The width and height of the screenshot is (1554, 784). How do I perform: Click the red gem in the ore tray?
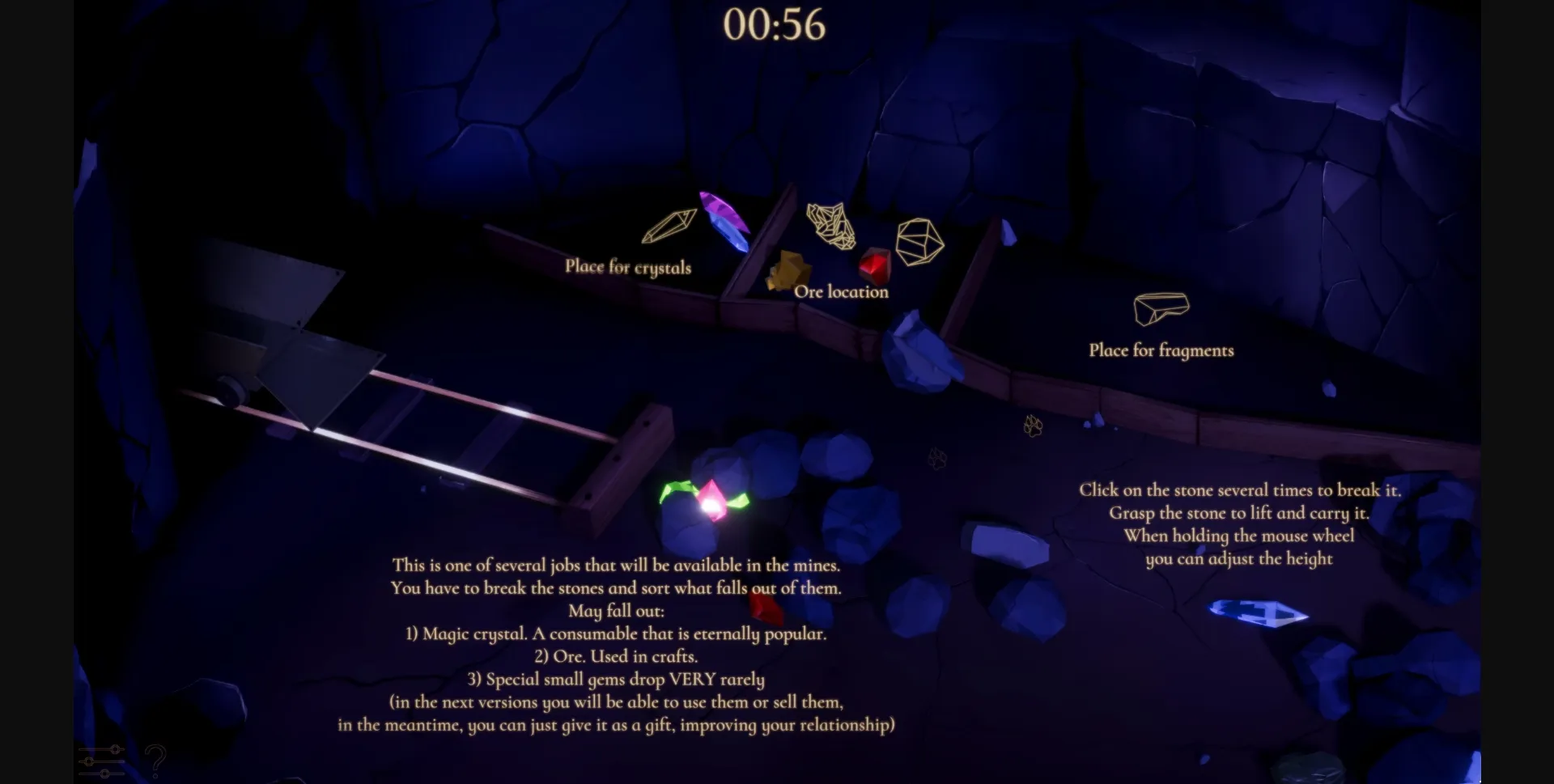tap(874, 265)
